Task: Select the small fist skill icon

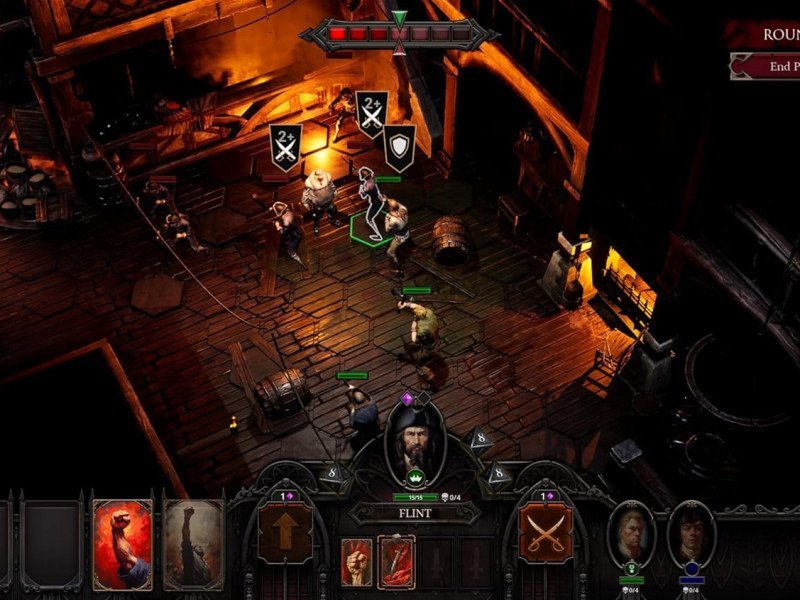Action: tap(357, 561)
